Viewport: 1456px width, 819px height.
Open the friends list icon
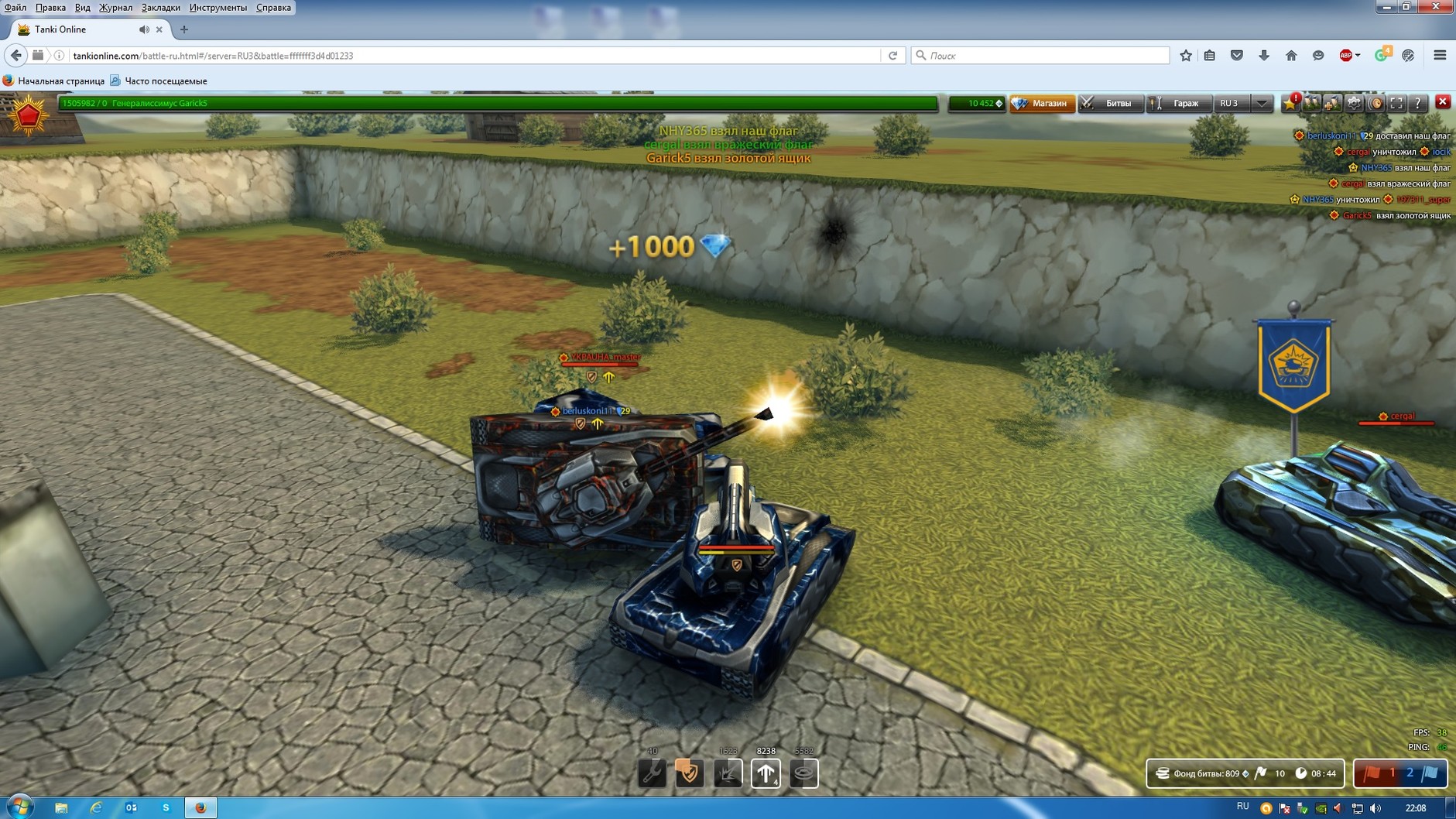(x=1311, y=103)
